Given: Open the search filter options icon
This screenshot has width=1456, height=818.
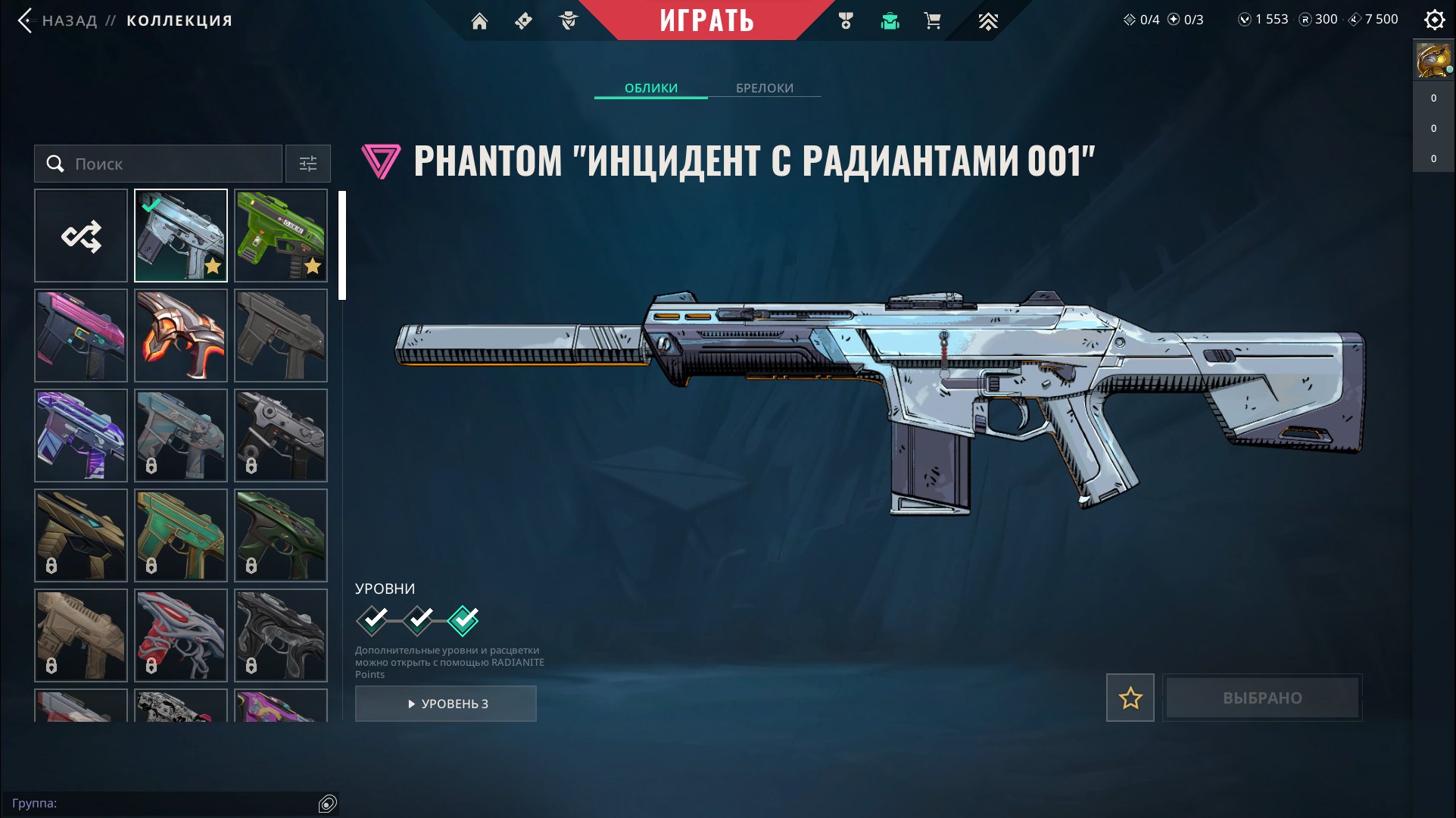Looking at the screenshot, I should click(x=307, y=164).
